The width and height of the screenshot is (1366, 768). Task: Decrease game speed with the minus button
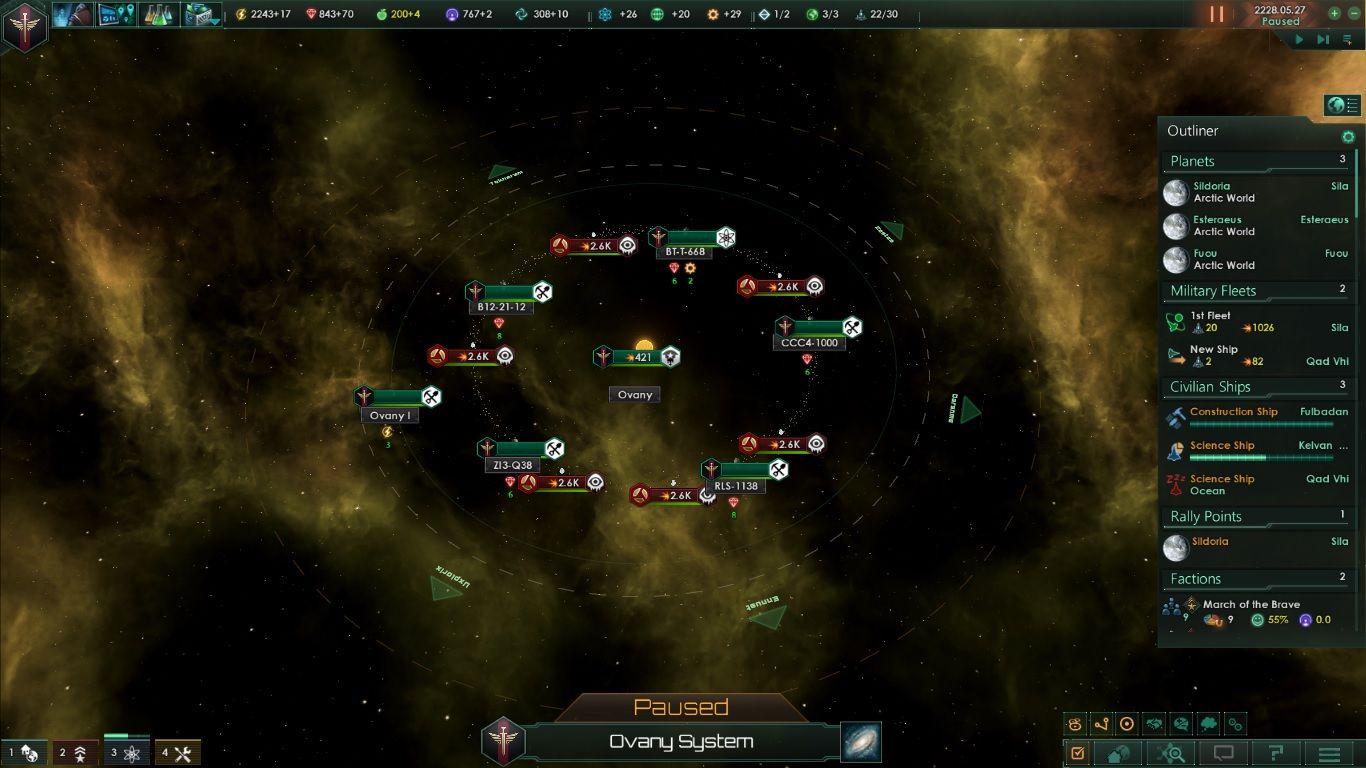(1354, 14)
